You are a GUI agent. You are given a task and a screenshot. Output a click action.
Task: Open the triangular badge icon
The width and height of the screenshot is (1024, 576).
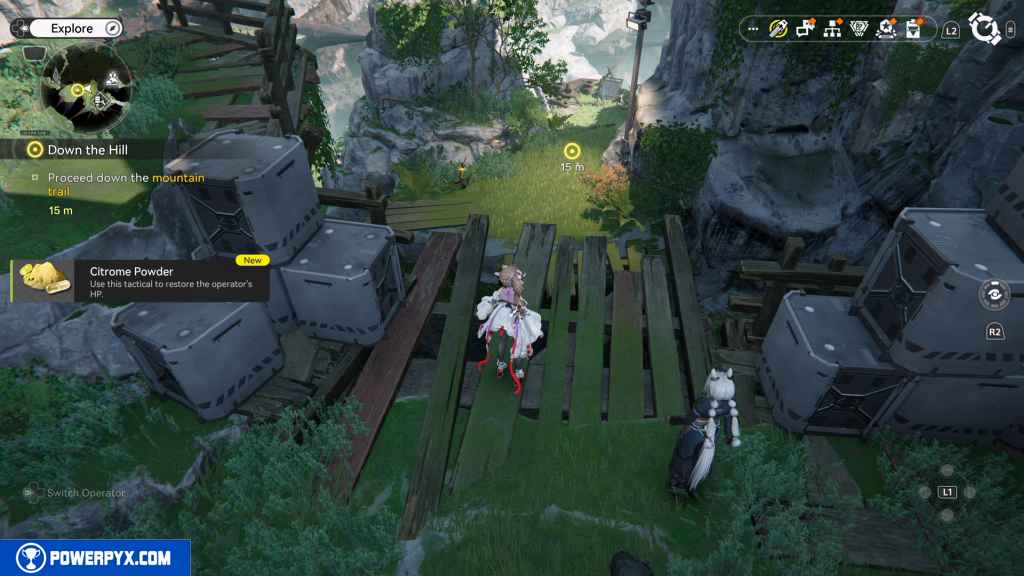point(858,29)
